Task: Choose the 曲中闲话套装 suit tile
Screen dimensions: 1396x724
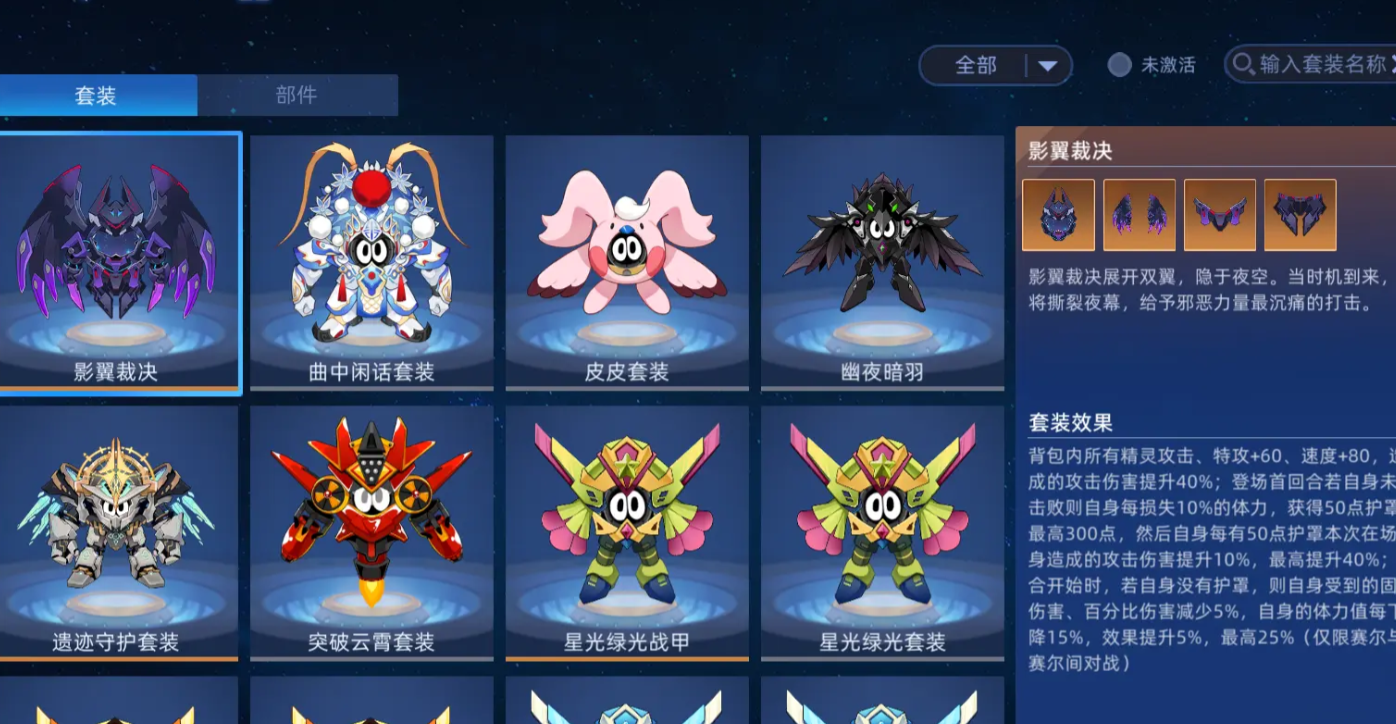Action: point(372,262)
